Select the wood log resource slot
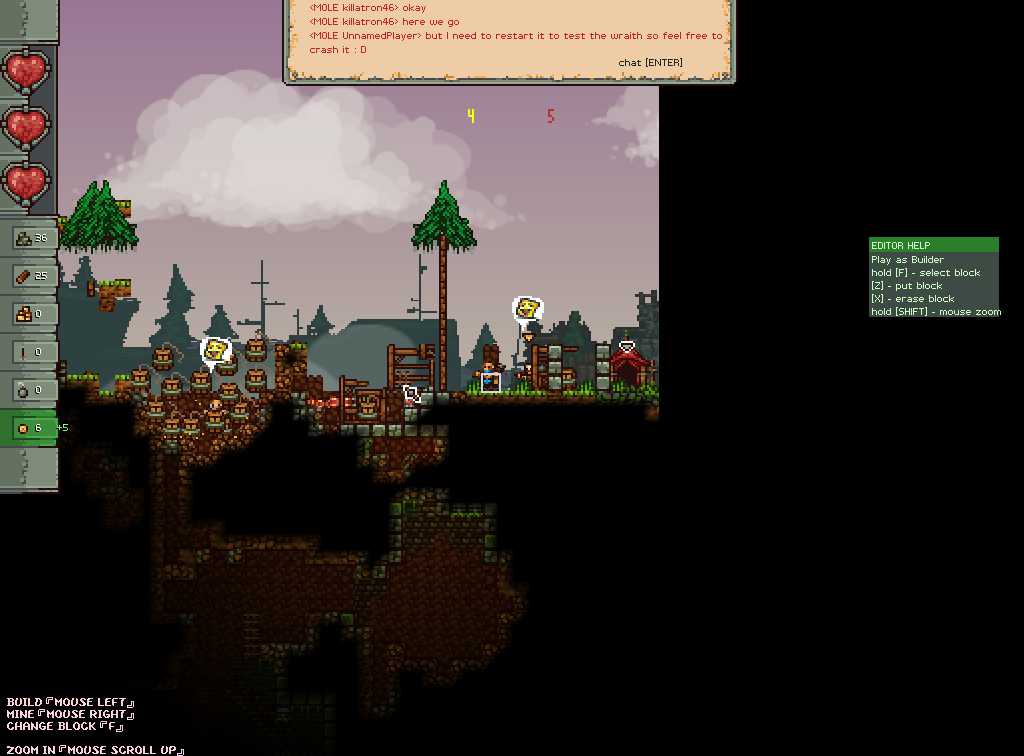The height and width of the screenshot is (756, 1024). (30, 275)
